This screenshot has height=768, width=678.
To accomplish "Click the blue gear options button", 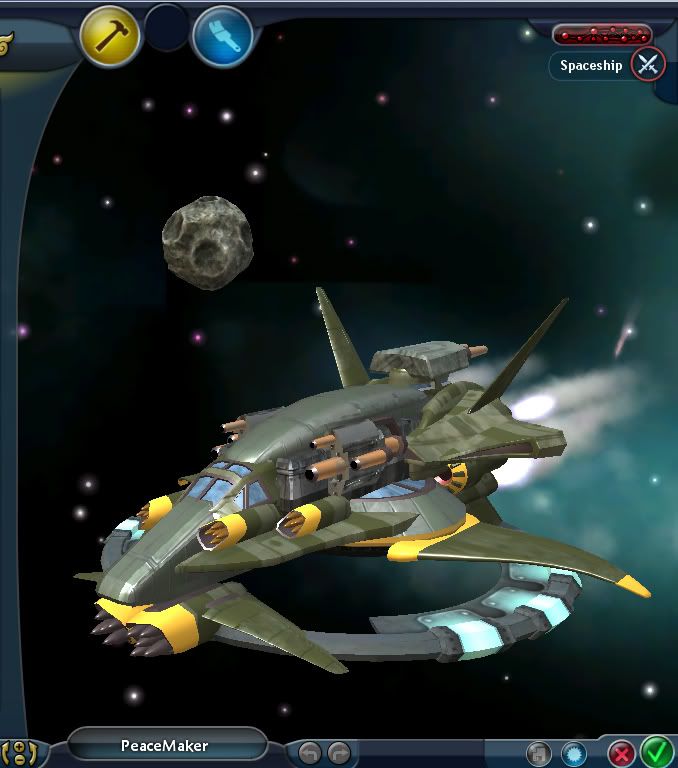I will pos(573,753).
